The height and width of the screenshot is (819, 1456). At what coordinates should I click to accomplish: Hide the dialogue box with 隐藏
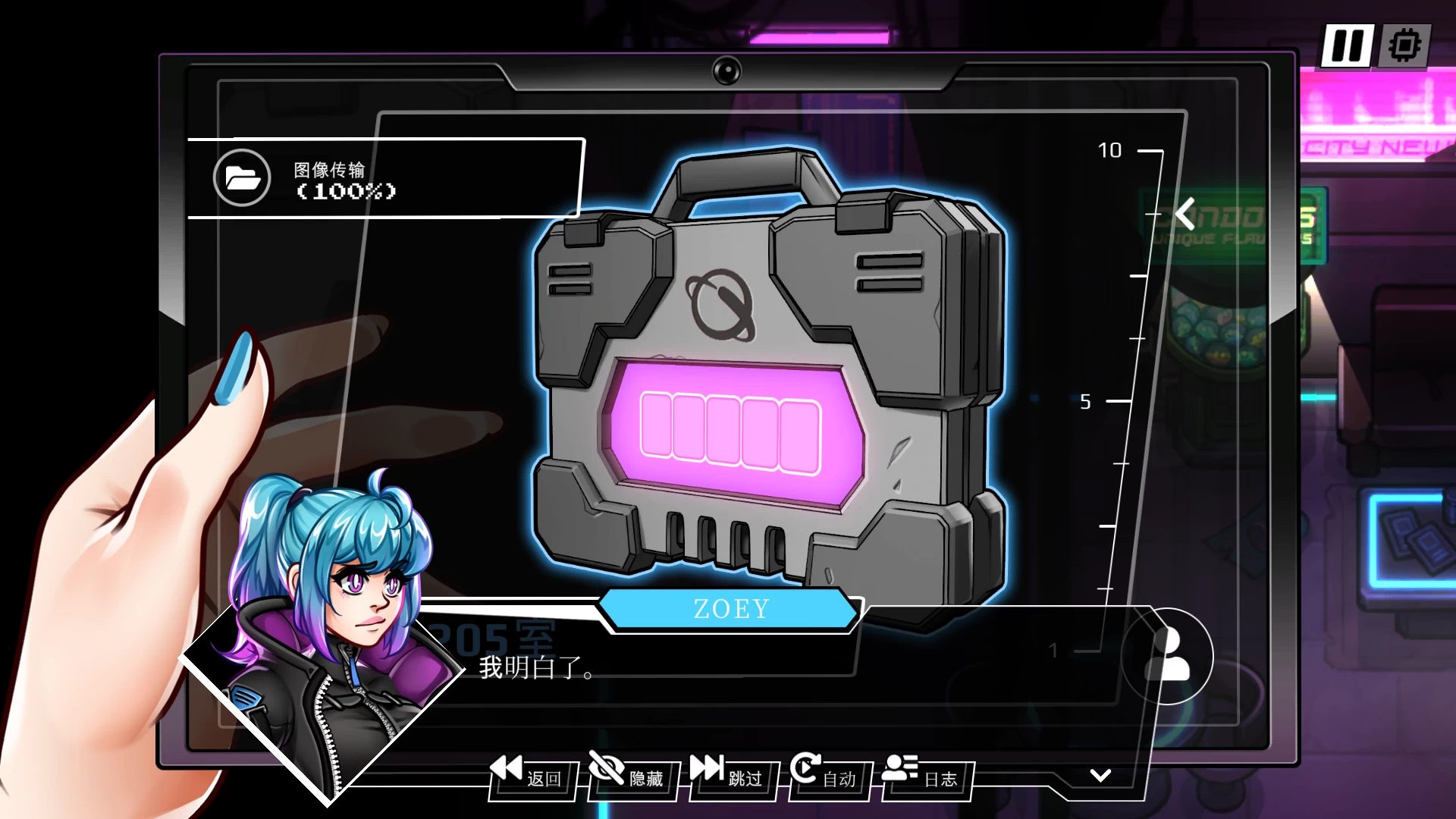[629, 775]
